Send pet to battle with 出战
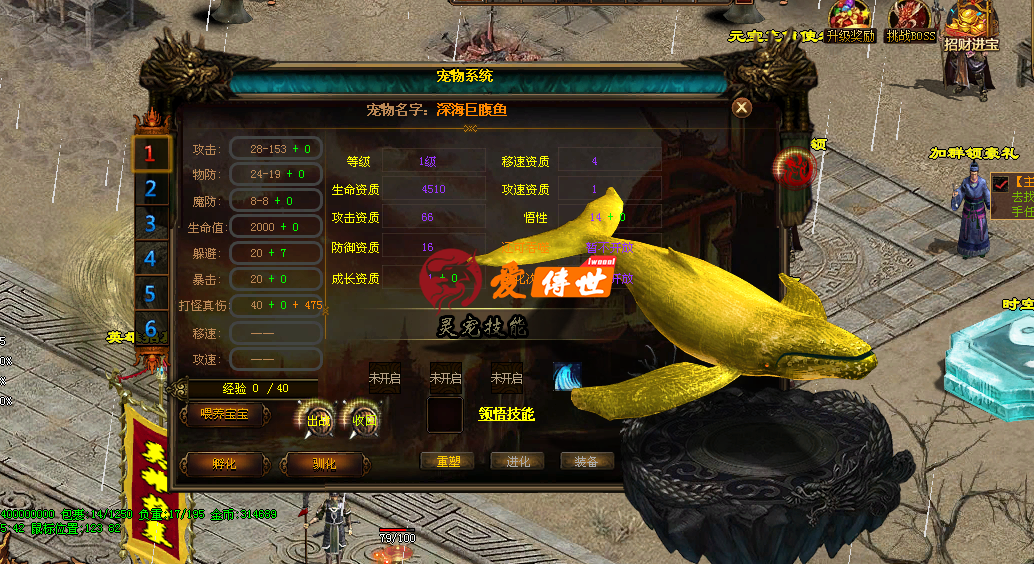This screenshot has width=1034, height=564. [317, 420]
